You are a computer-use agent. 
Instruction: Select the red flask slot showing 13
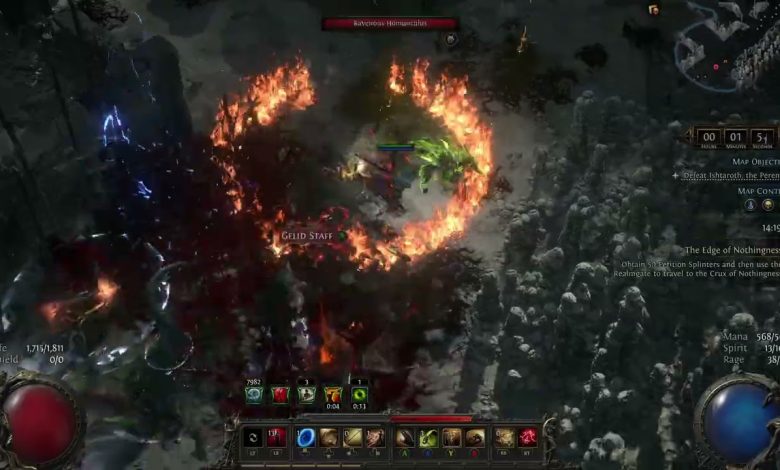click(x=277, y=437)
